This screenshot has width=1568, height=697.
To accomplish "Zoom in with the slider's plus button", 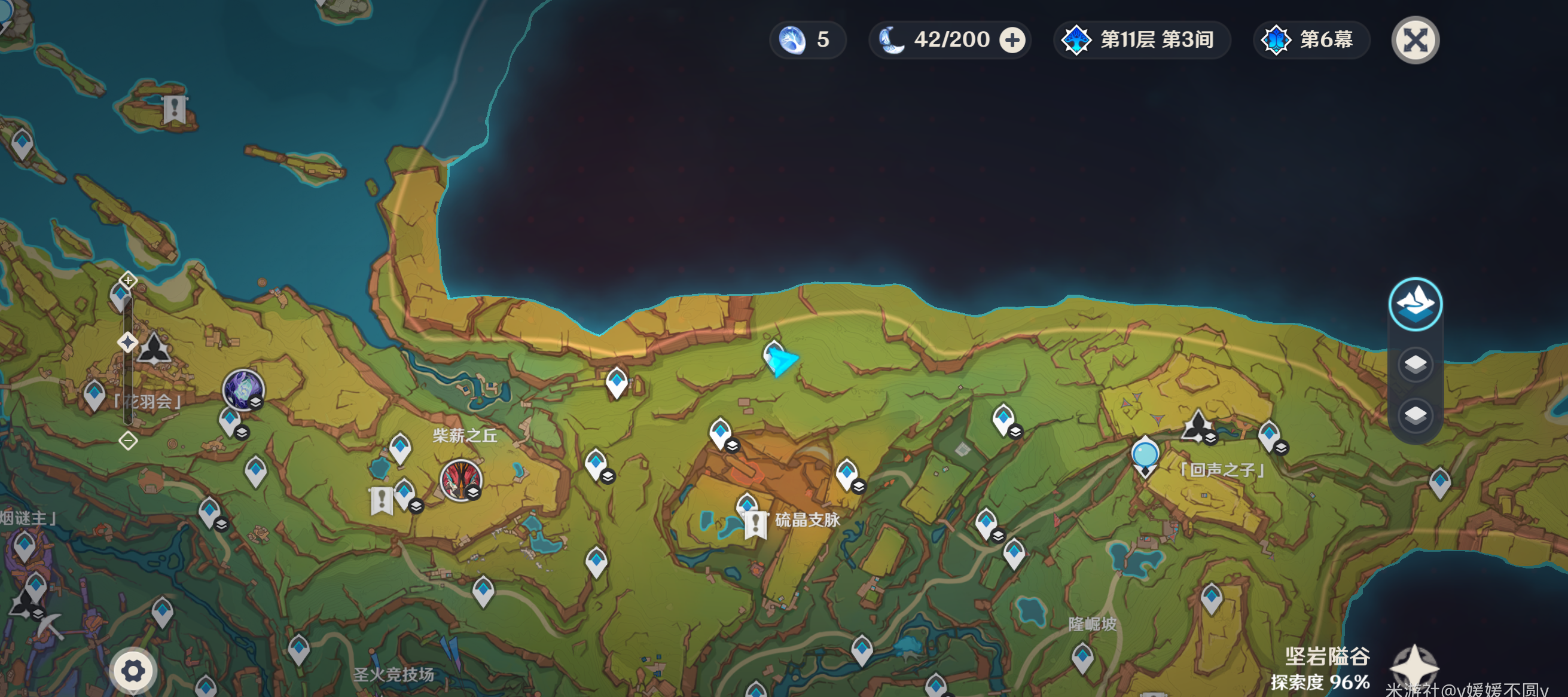I will coord(128,280).
